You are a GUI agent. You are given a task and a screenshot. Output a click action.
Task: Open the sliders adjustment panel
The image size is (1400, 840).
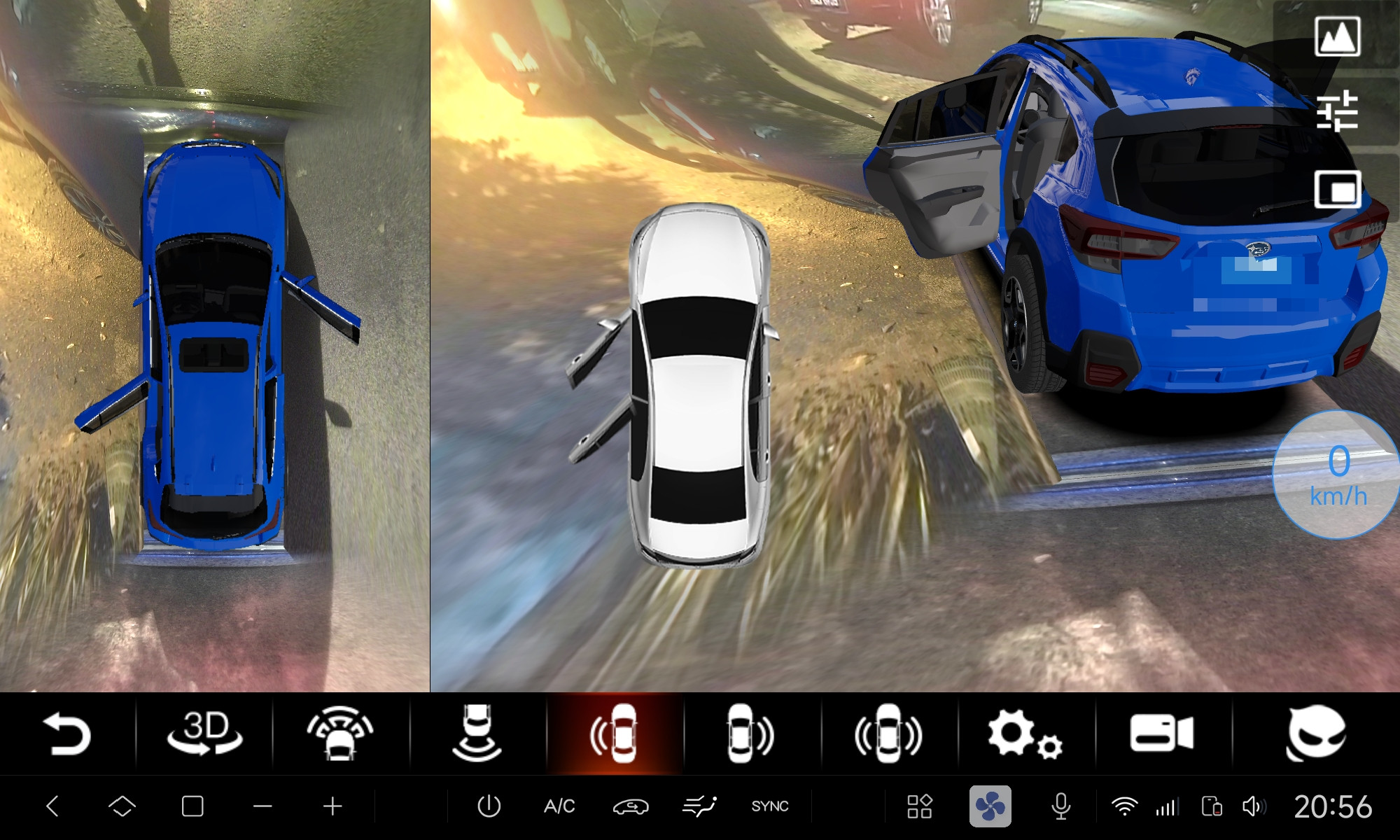coord(1338,112)
